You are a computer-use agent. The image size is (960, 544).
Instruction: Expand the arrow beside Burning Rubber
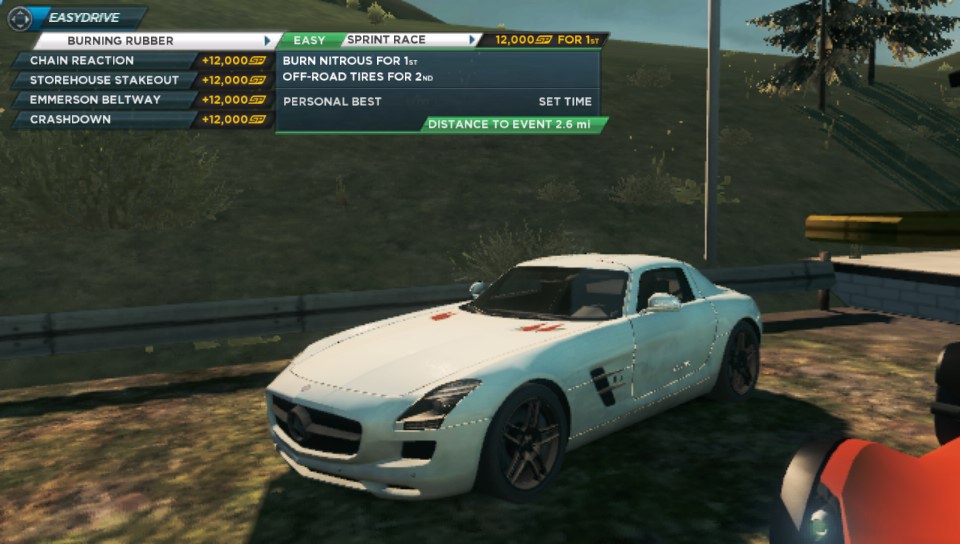(x=267, y=41)
